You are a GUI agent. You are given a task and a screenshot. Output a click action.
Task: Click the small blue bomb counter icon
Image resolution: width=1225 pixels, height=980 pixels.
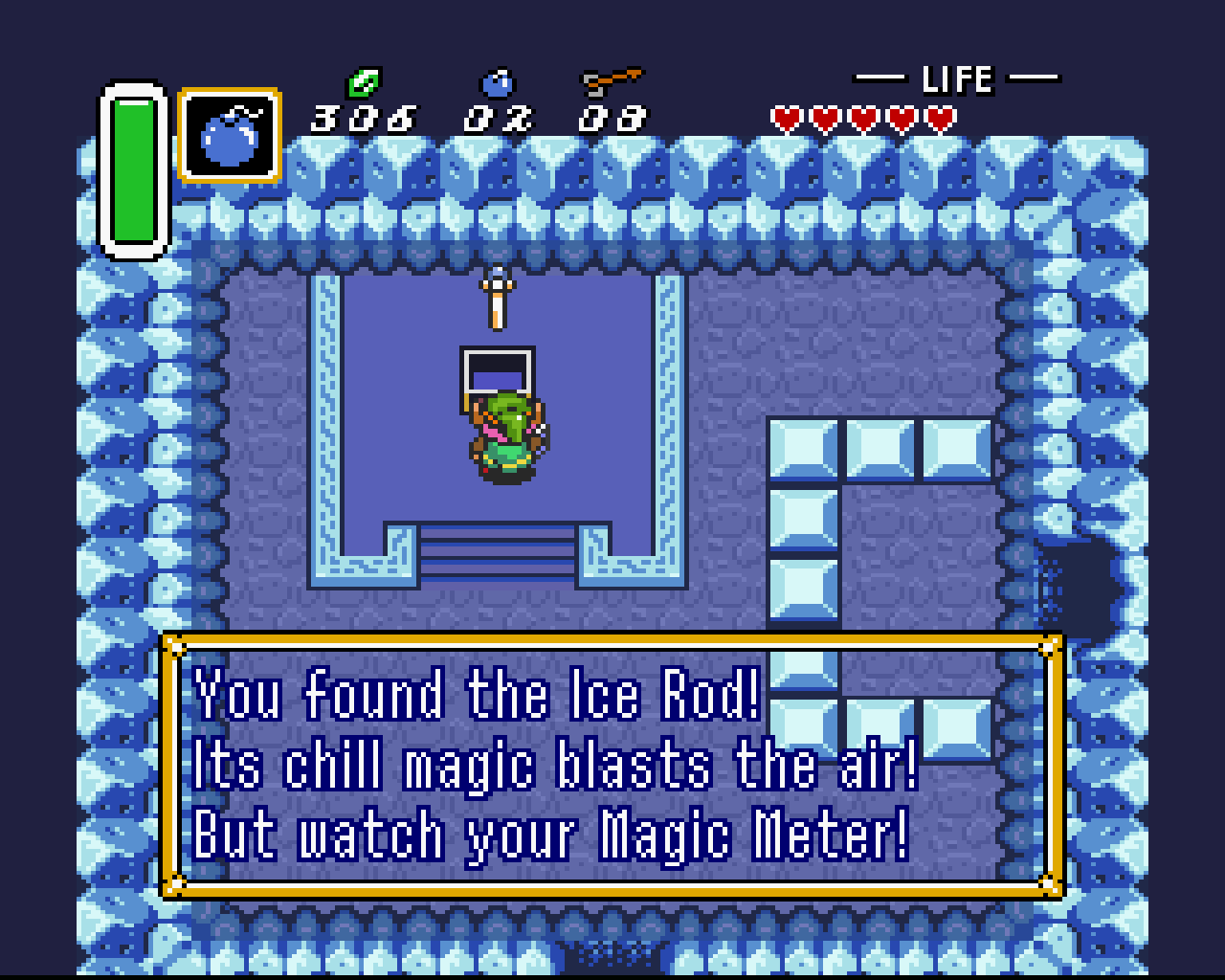pos(497,83)
